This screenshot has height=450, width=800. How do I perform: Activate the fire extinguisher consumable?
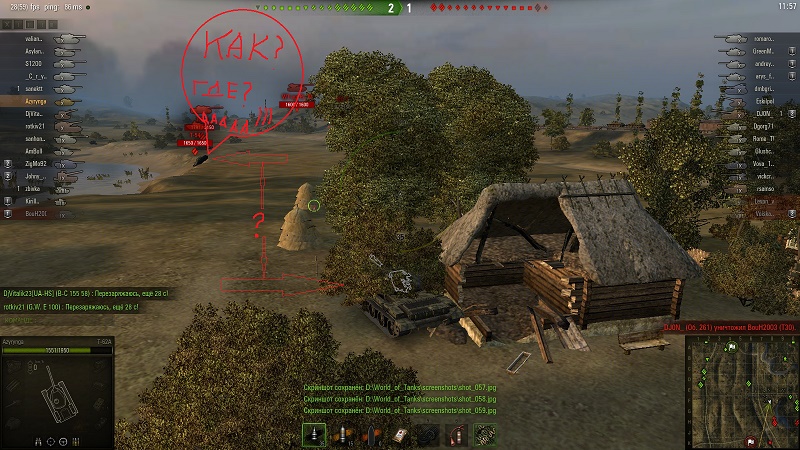point(457,435)
